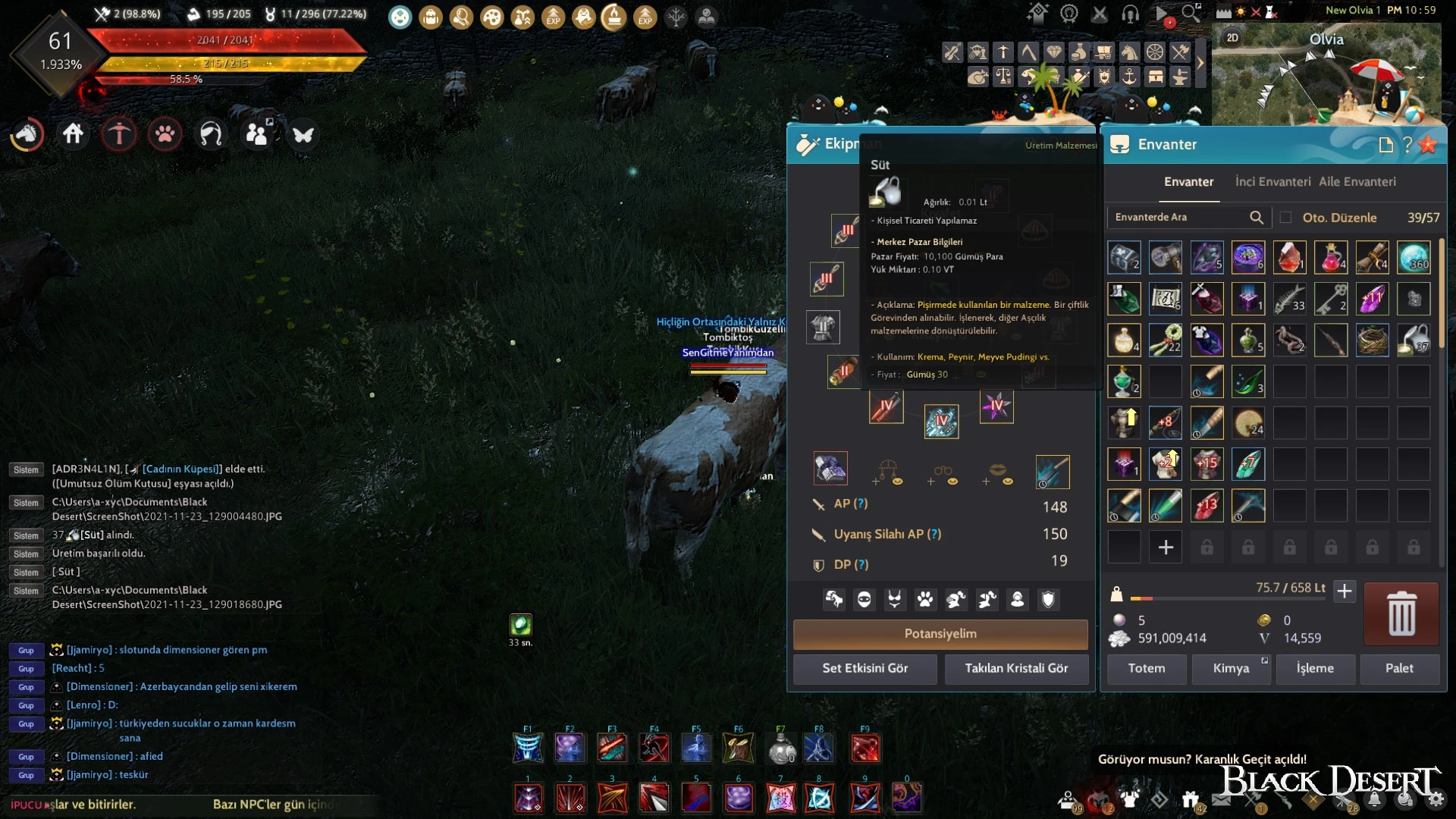
Task: Select the Envanter tab
Action: (x=1188, y=182)
